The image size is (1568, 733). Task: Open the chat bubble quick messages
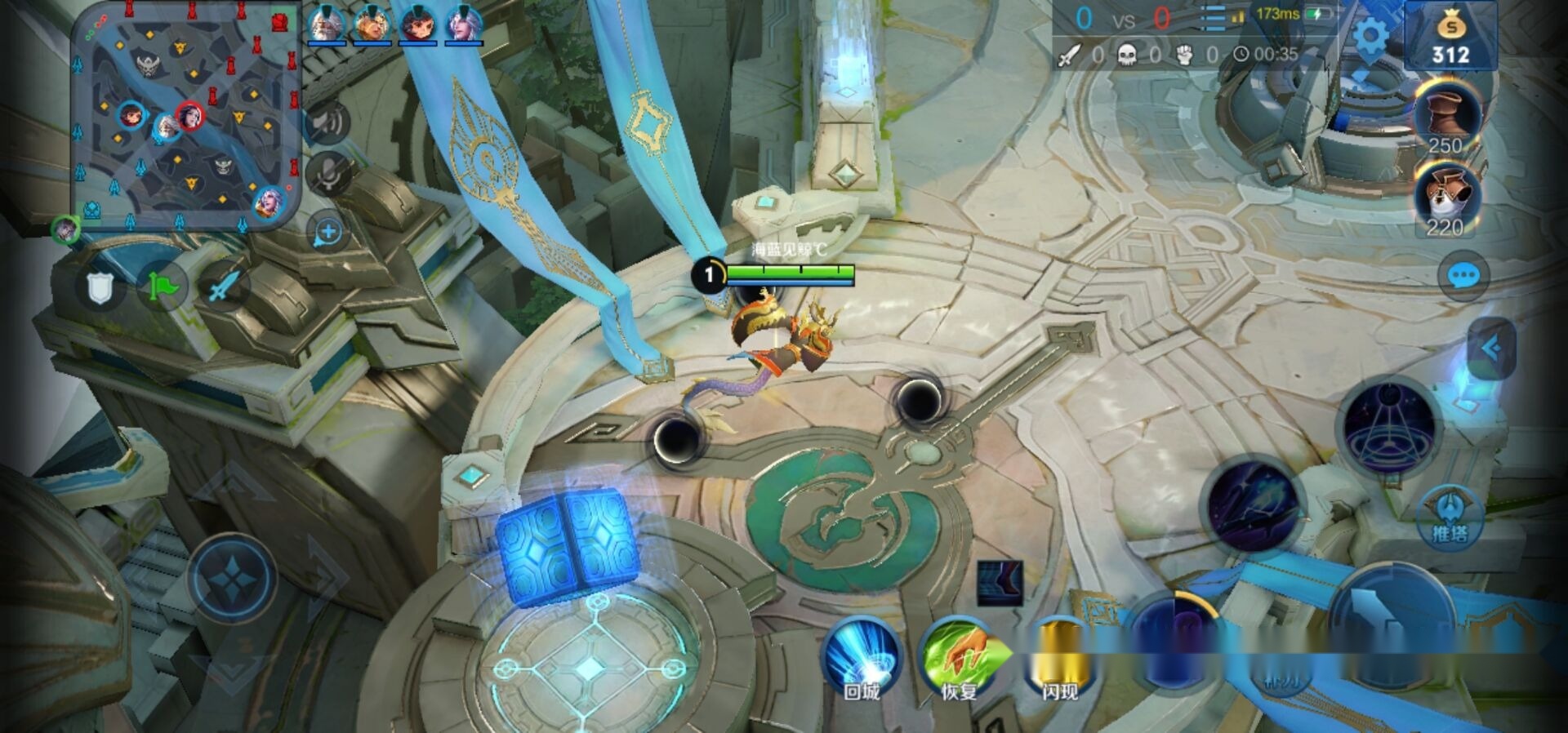tap(1462, 276)
